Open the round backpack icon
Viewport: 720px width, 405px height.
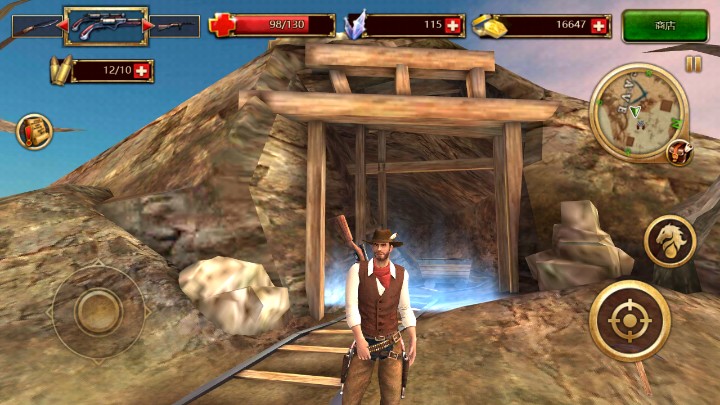click(34, 131)
